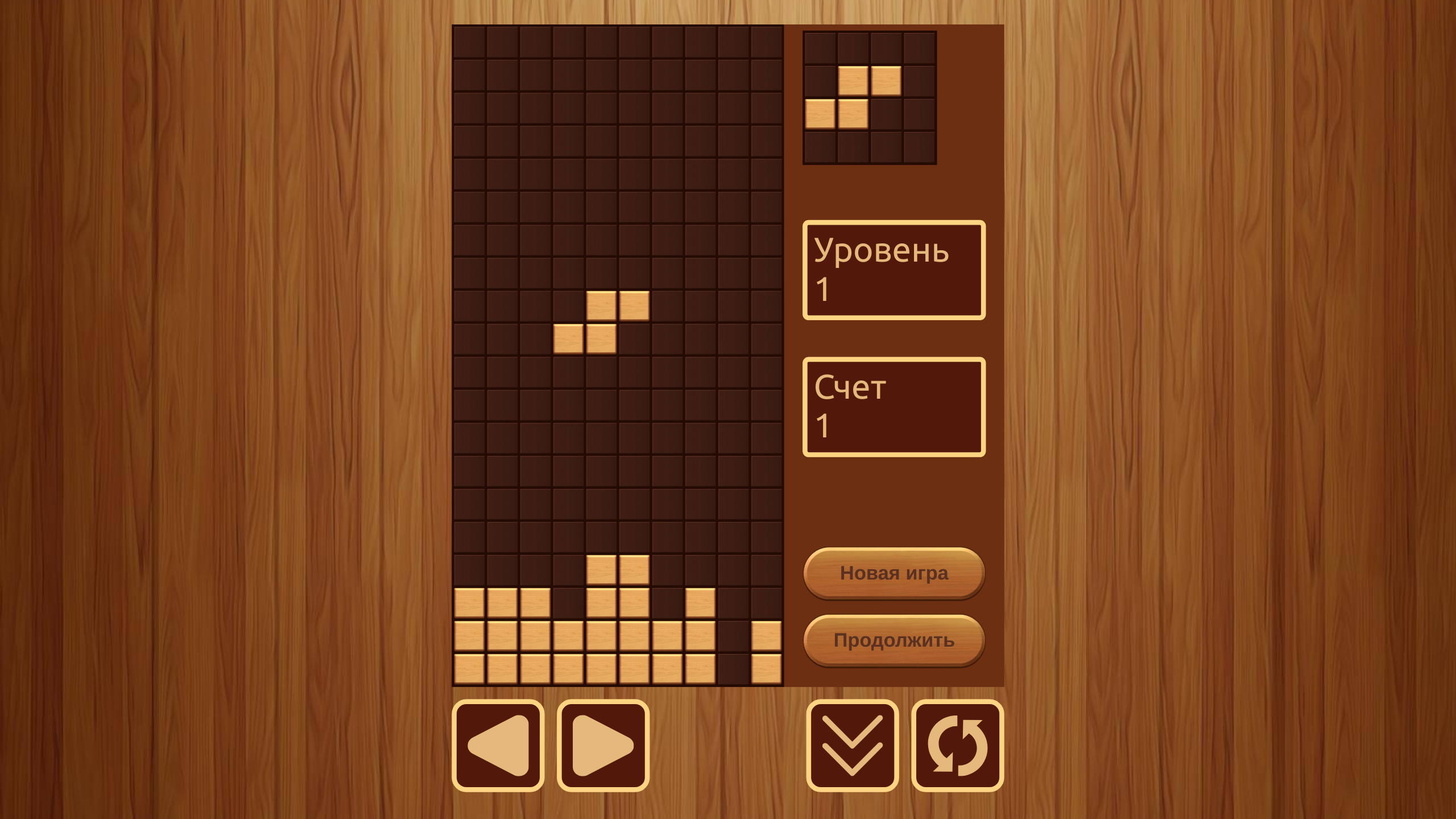Screen dimensions: 1456x819
Task: Click the Счет score display box
Action: click(x=893, y=407)
